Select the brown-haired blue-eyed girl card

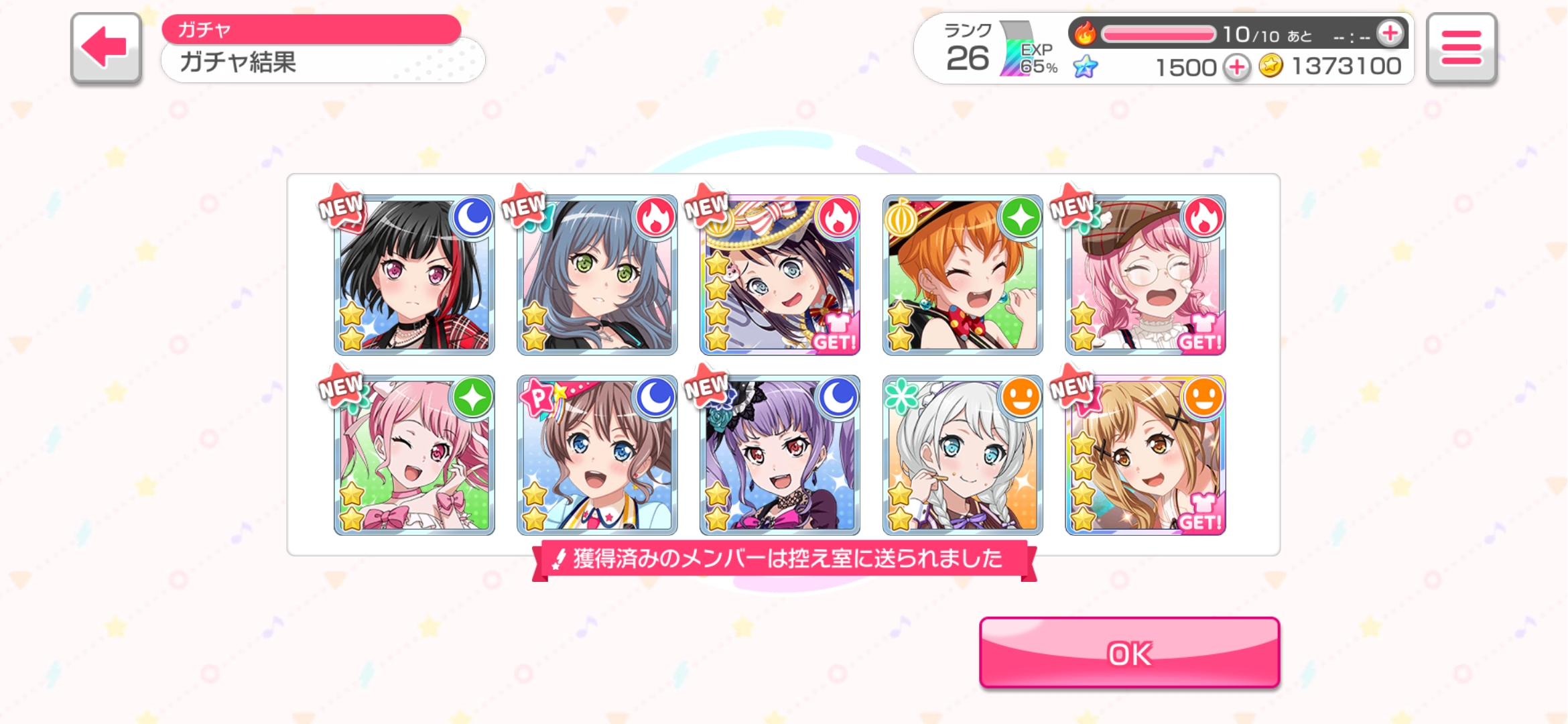pyautogui.click(x=597, y=455)
